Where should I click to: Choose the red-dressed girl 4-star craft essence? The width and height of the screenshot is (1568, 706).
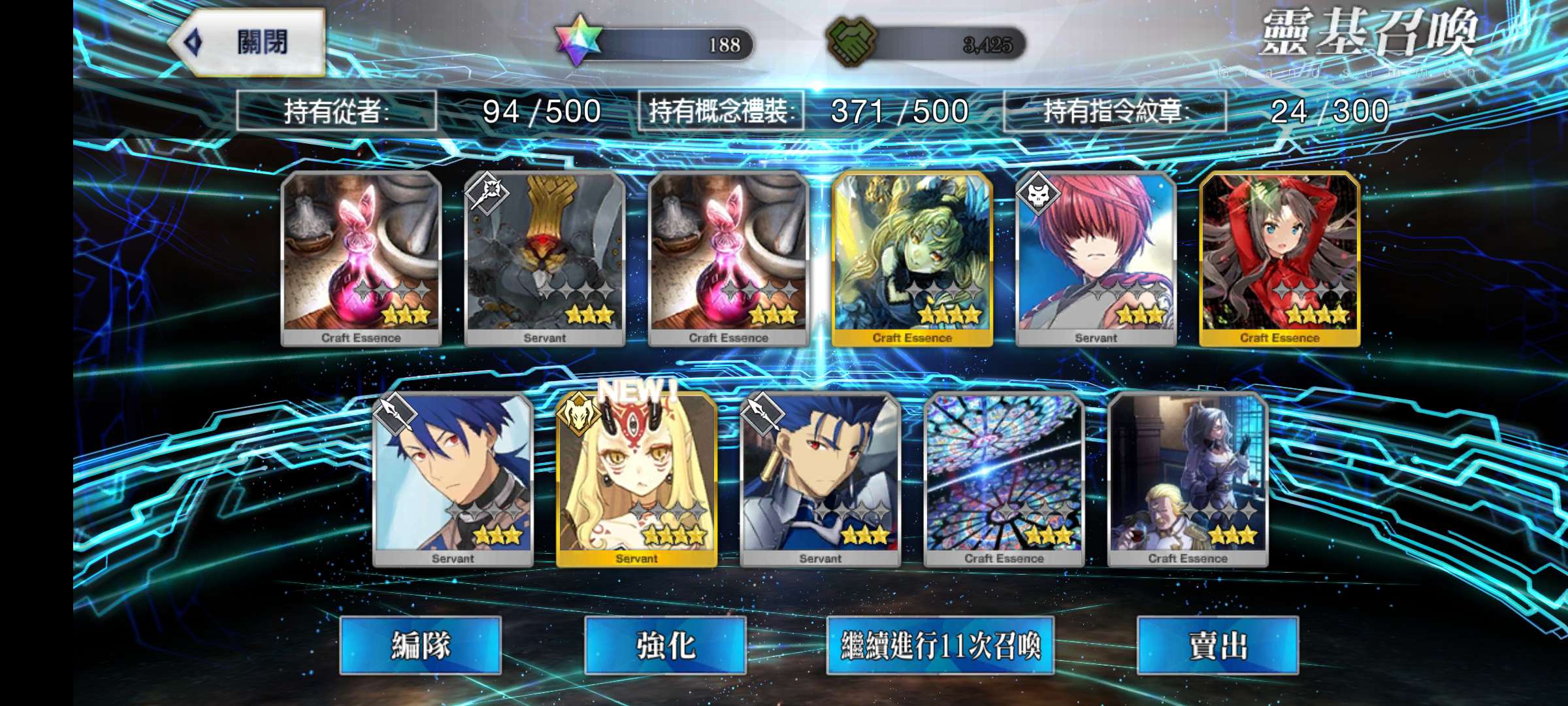coord(1279,258)
